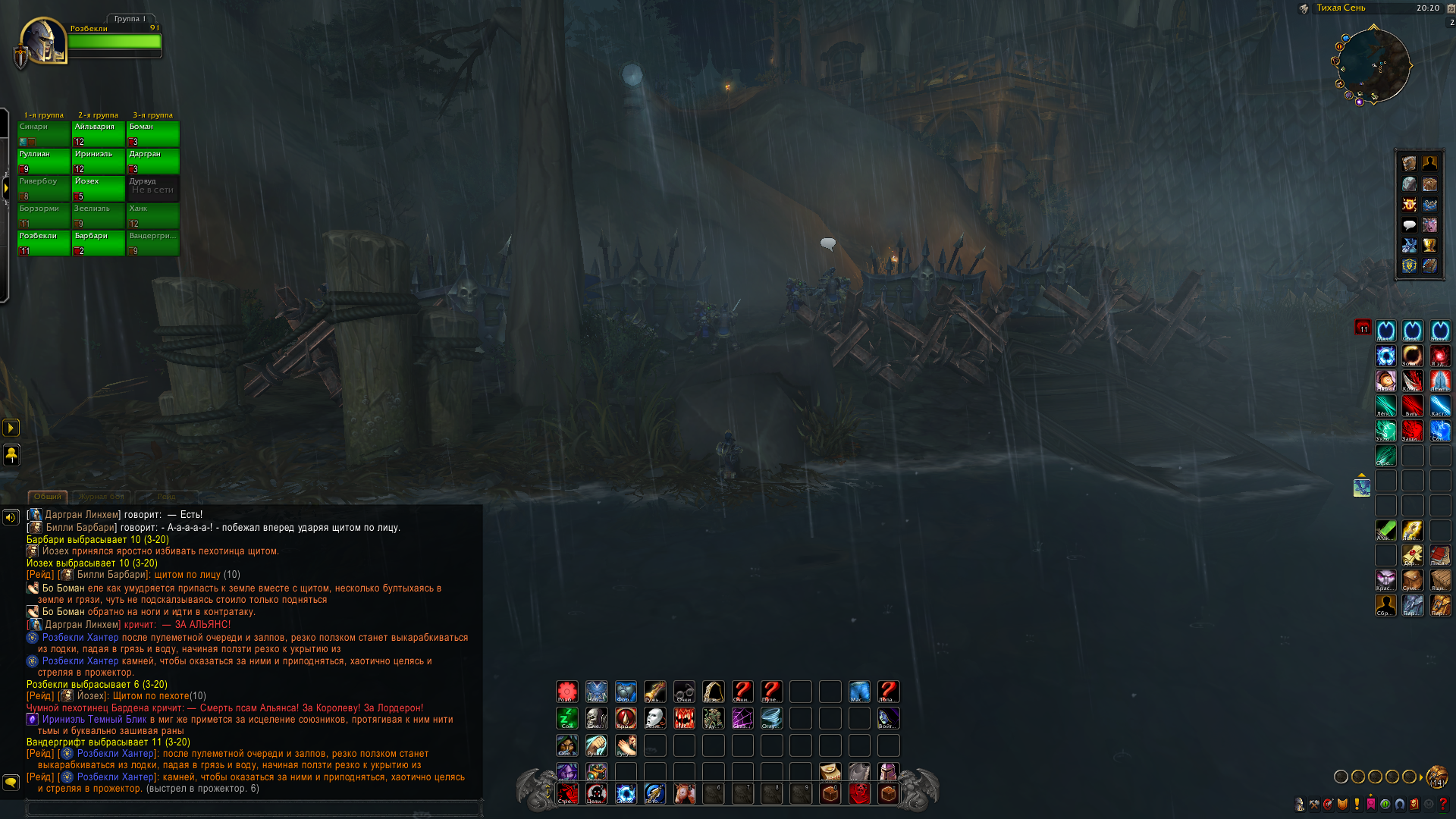Use the horse mount ability in slot 5
The width and height of the screenshot is (1456, 819).
click(684, 794)
